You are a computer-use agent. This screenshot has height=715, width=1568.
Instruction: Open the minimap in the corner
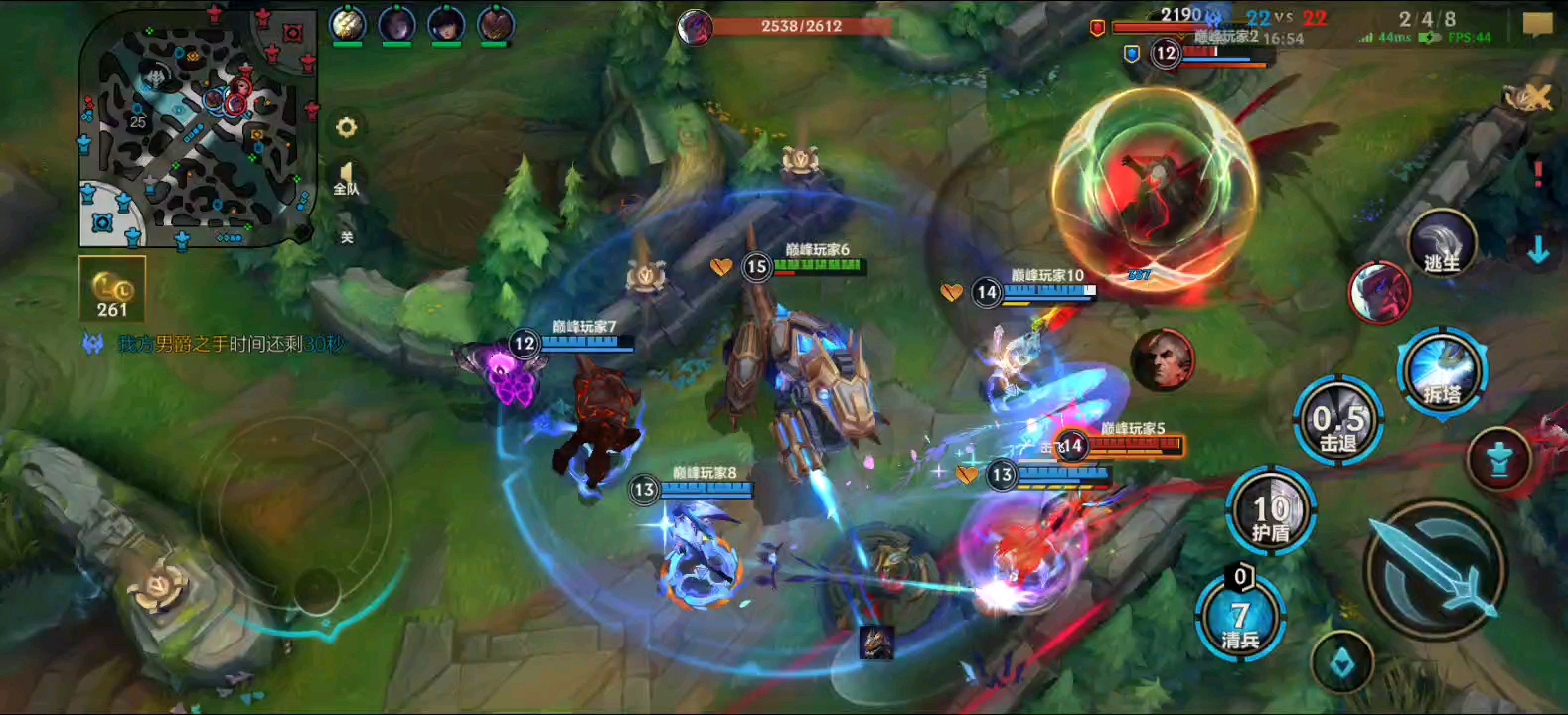point(197,129)
